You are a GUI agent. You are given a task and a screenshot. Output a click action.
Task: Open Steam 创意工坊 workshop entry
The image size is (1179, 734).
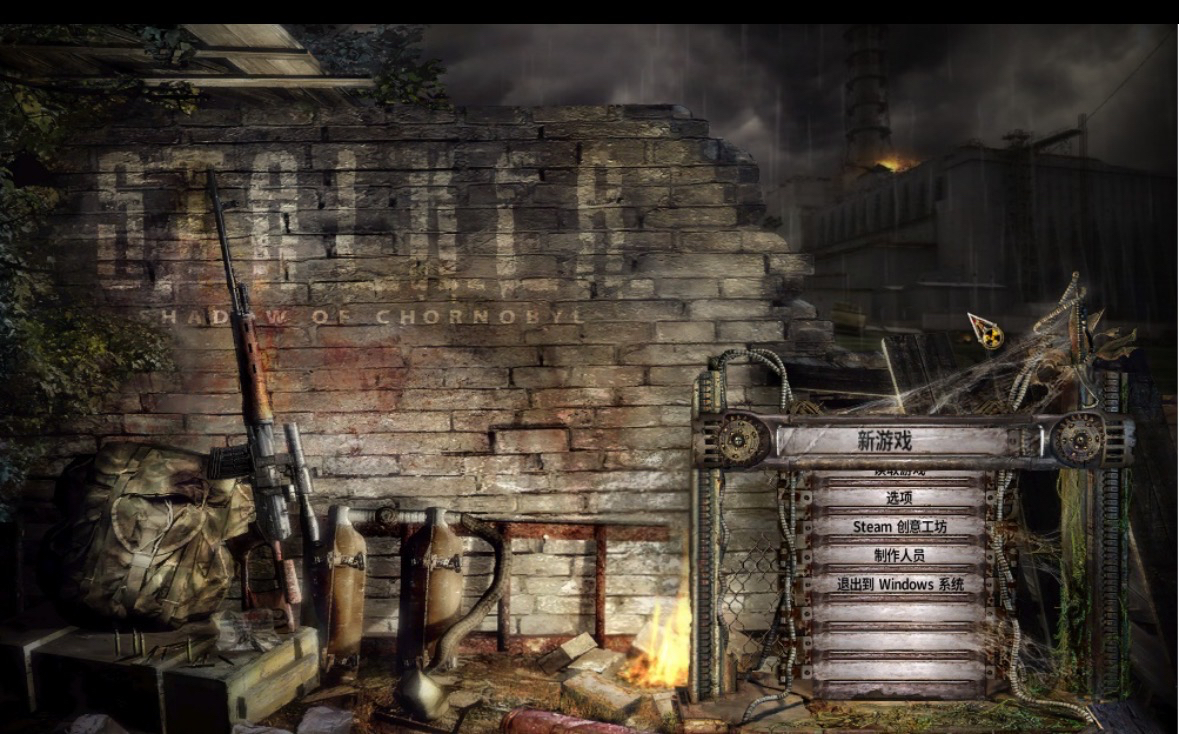pos(899,526)
